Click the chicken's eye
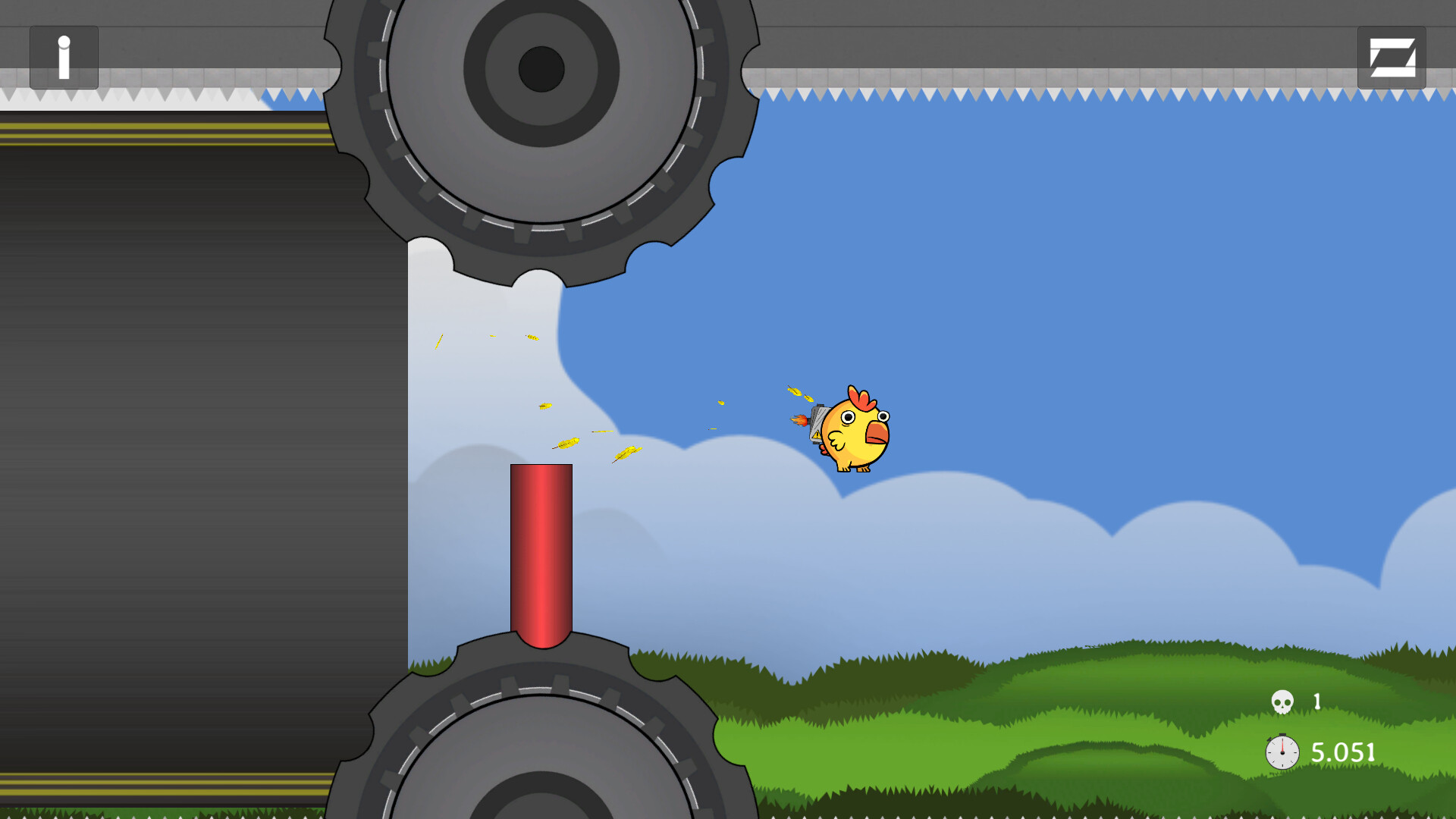Screen dimensions: 1456x819 coord(849,419)
